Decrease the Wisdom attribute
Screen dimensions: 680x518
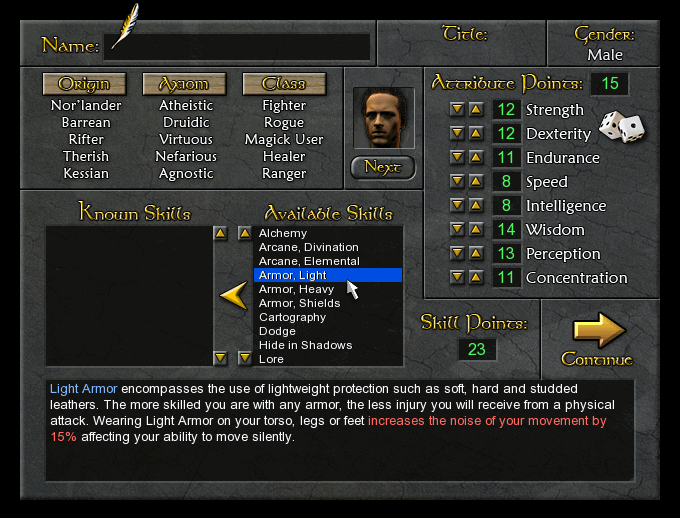[457, 229]
